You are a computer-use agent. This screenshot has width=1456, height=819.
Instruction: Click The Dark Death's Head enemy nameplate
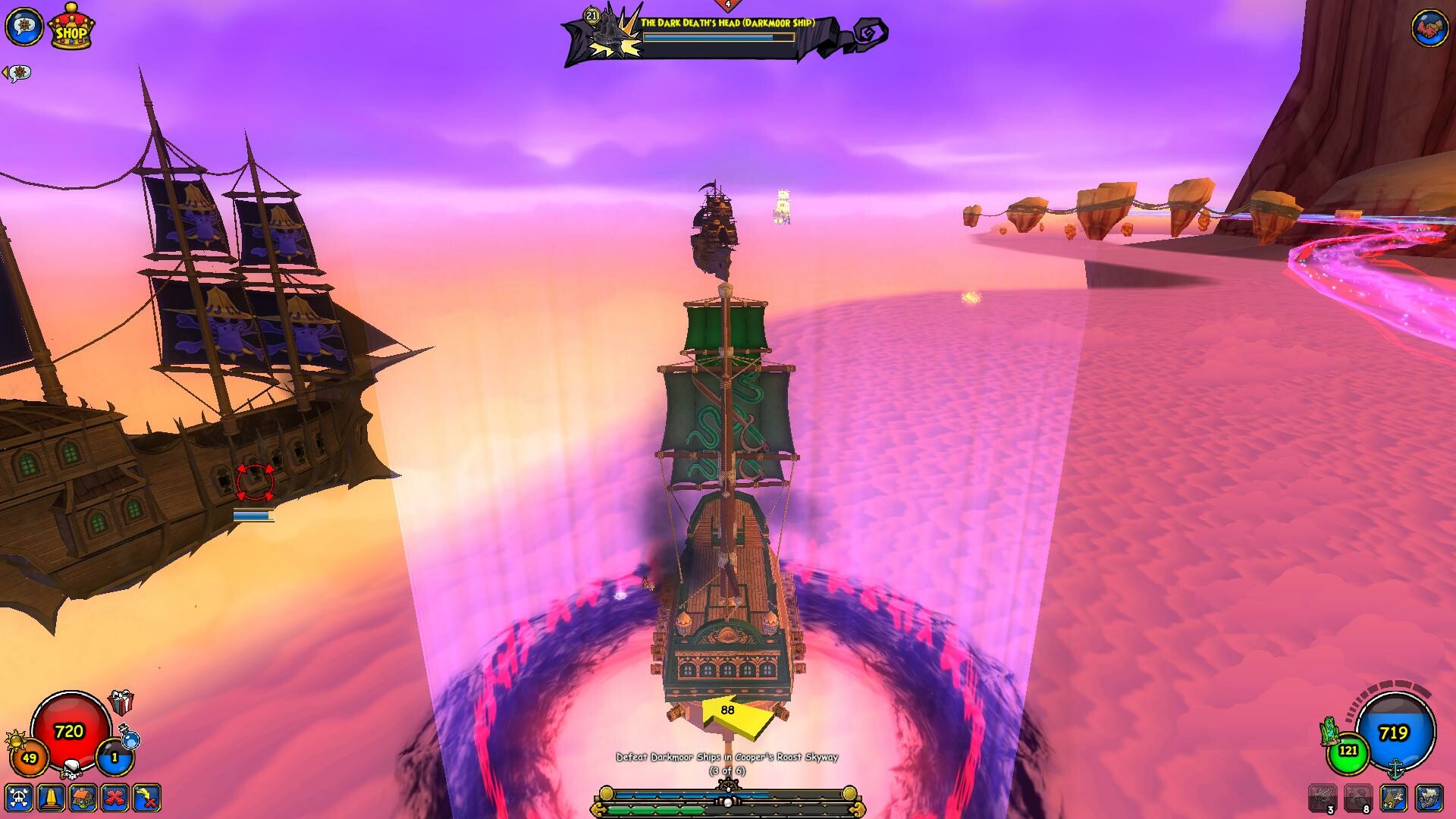point(726,24)
